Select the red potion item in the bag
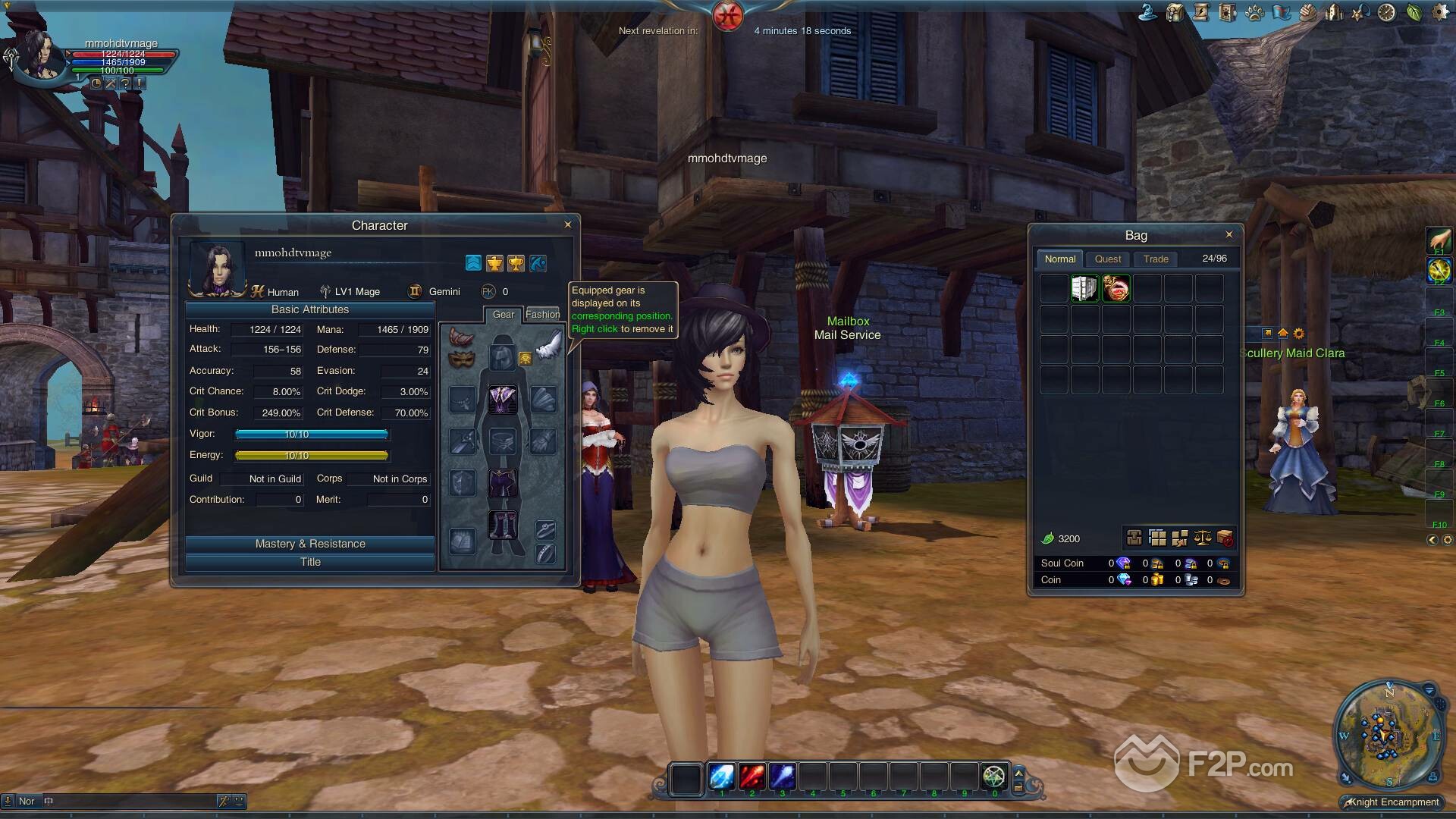Viewport: 1456px width, 819px height. pyautogui.click(x=1116, y=289)
